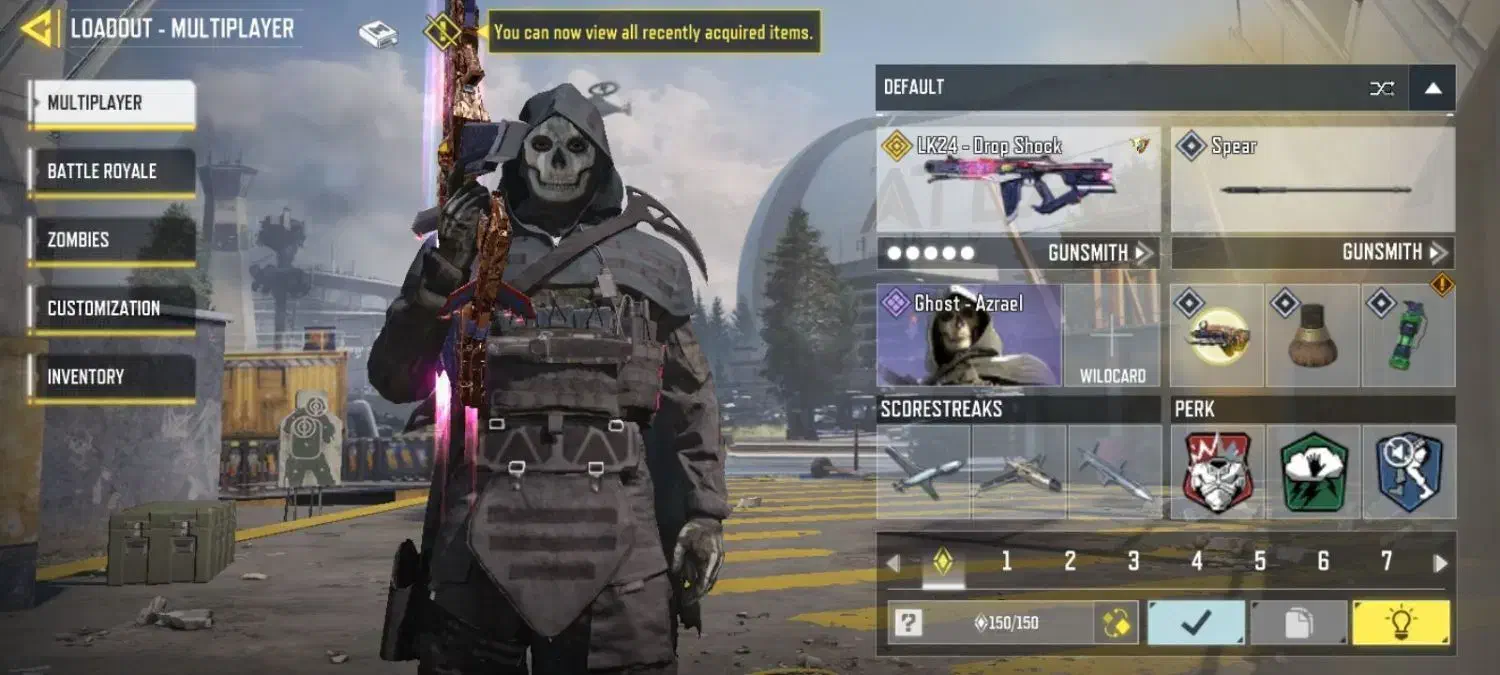Select the Ghost Azrael operator card
The image size is (1500, 675).
(x=968, y=336)
